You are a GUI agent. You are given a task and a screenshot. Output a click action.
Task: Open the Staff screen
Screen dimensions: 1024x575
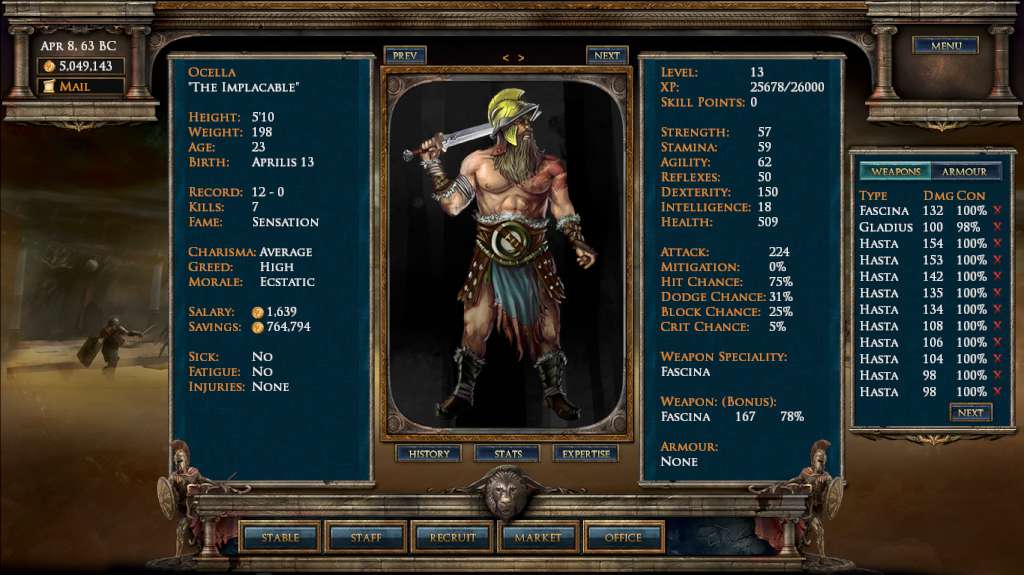tap(366, 537)
